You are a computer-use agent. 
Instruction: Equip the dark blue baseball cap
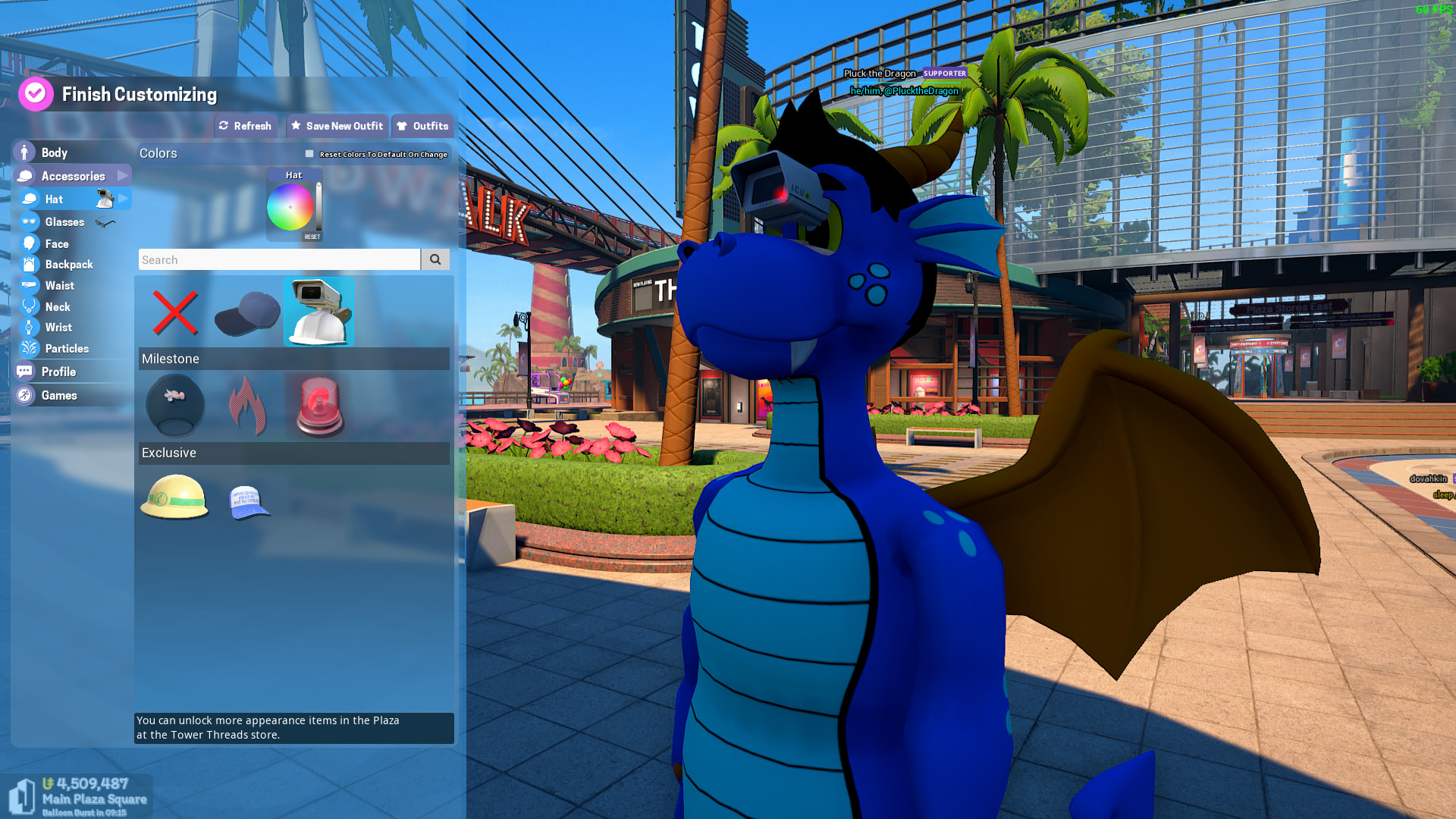[246, 312]
